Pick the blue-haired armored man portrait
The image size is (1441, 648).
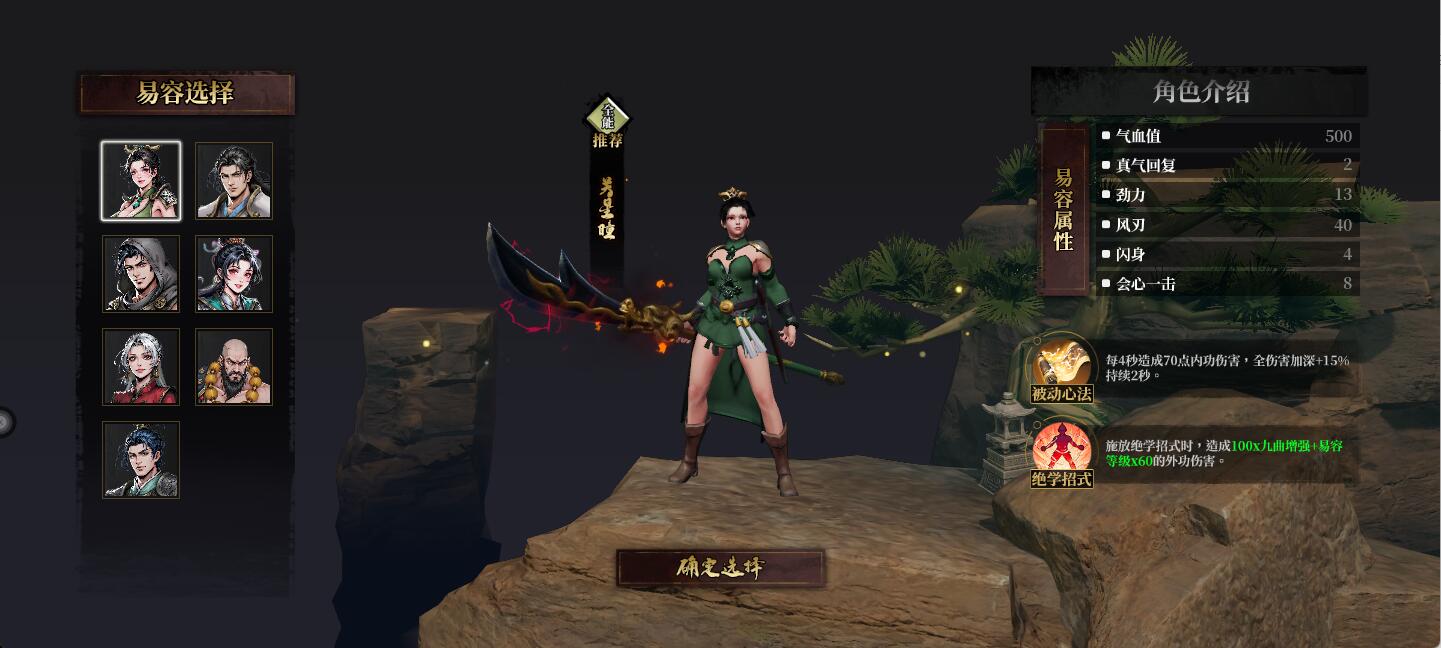[x=141, y=460]
